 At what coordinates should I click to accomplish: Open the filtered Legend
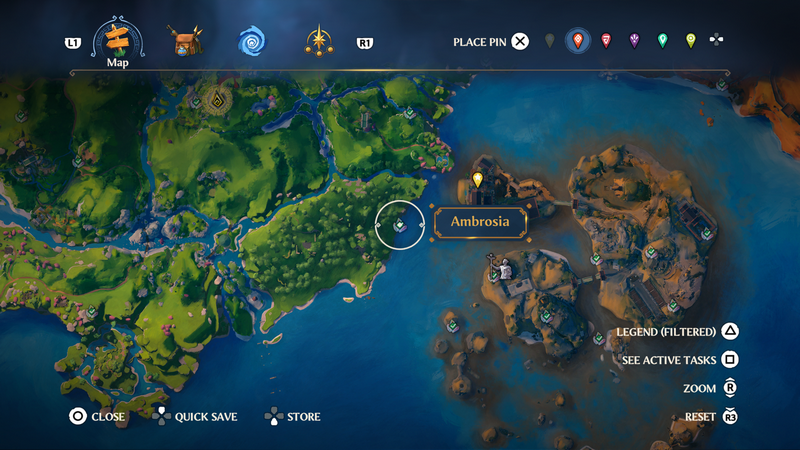coord(731,332)
